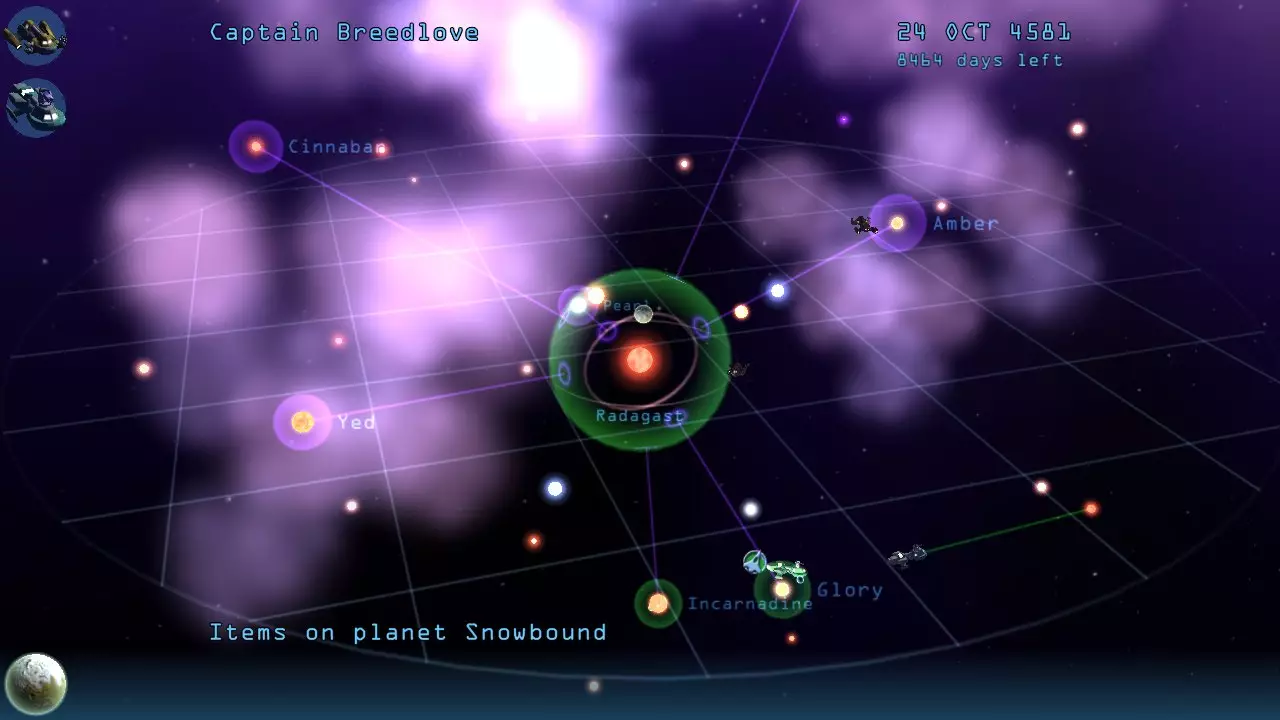Open the Snowbound planet thumbnail

[x=36, y=683]
